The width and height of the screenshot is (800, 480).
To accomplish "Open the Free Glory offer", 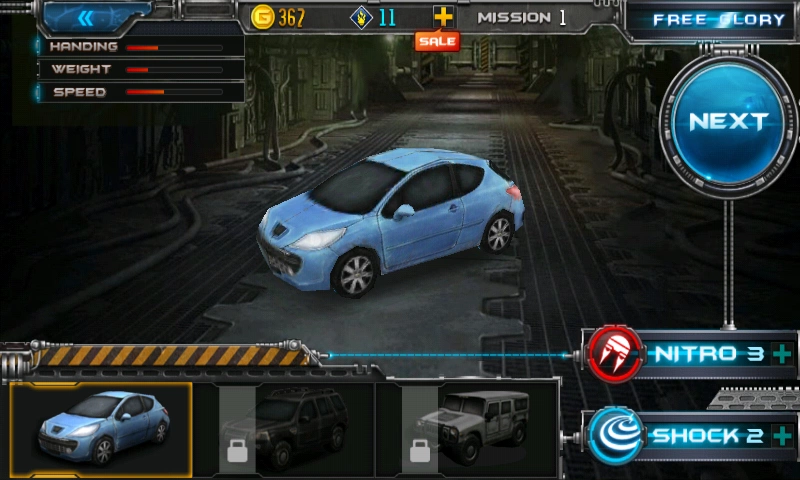I will point(718,20).
